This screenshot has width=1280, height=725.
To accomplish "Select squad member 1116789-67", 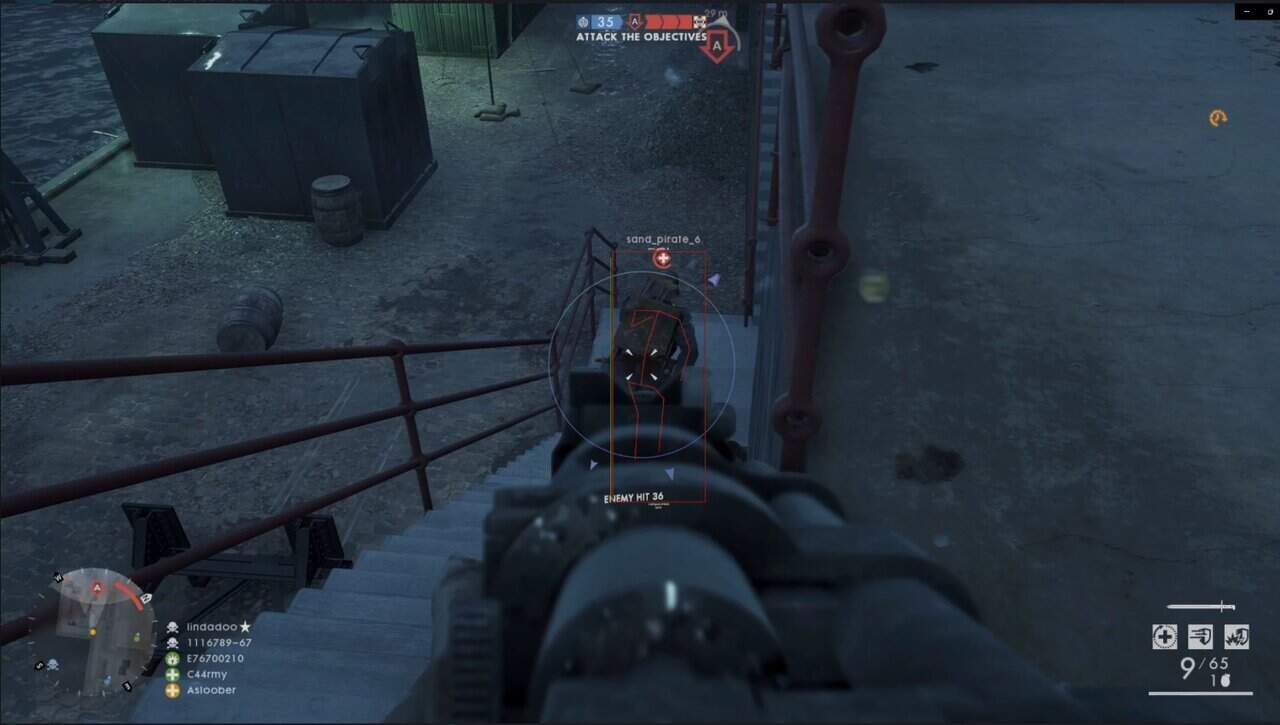I will [x=218, y=642].
